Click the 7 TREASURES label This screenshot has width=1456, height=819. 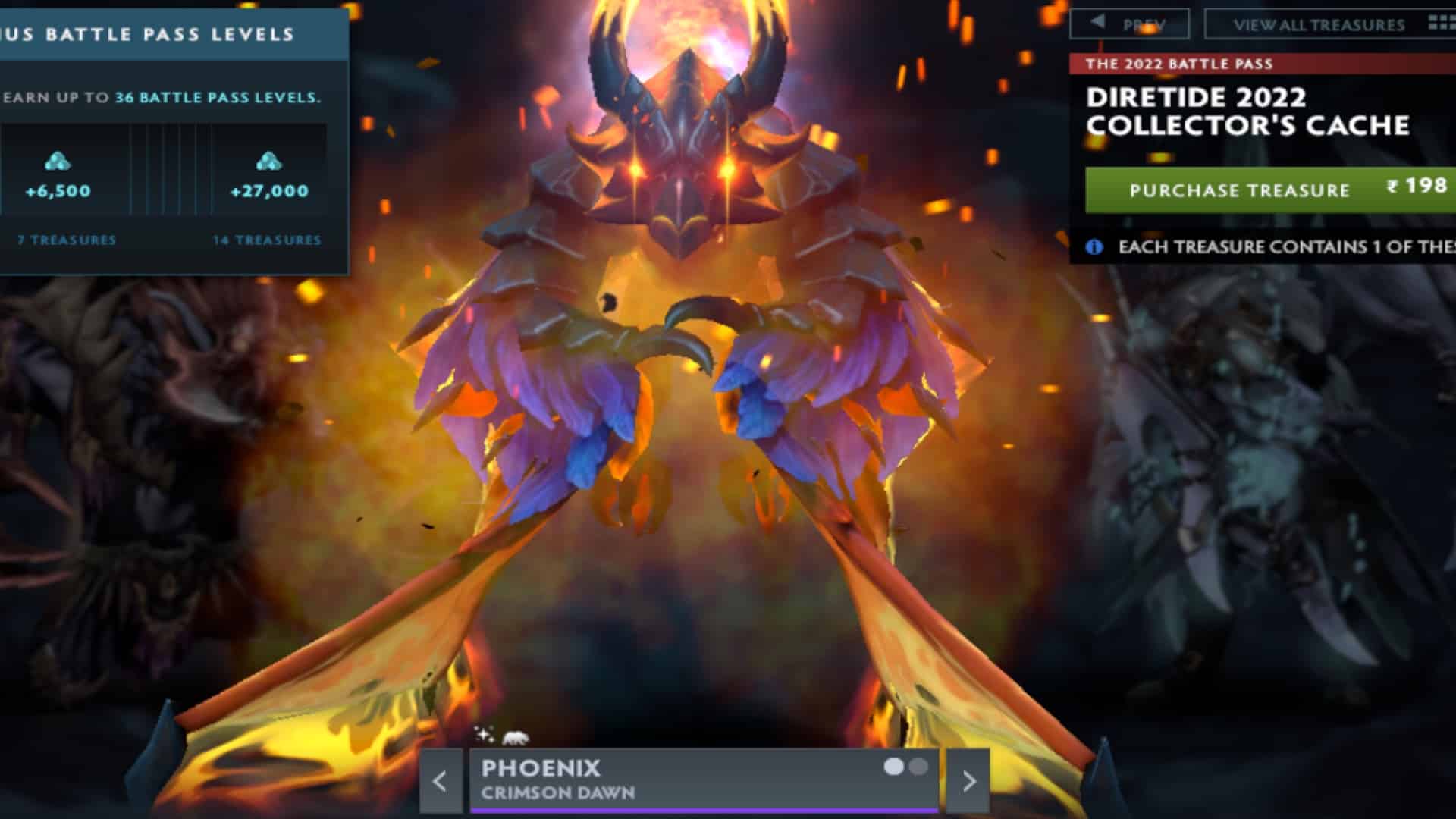tap(64, 239)
